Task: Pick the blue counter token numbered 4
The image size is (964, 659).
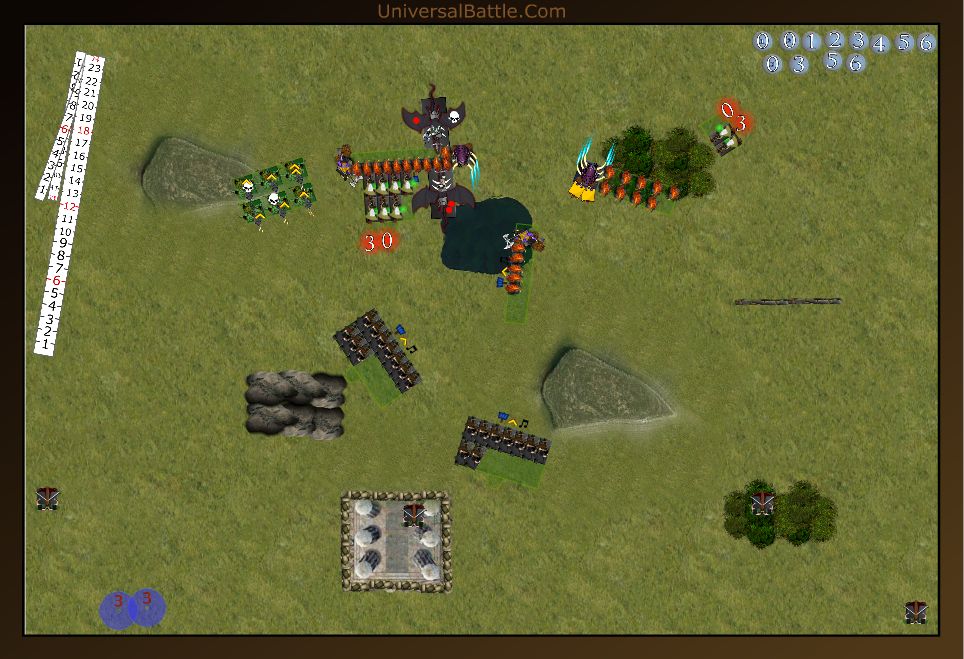Action: (880, 44)
